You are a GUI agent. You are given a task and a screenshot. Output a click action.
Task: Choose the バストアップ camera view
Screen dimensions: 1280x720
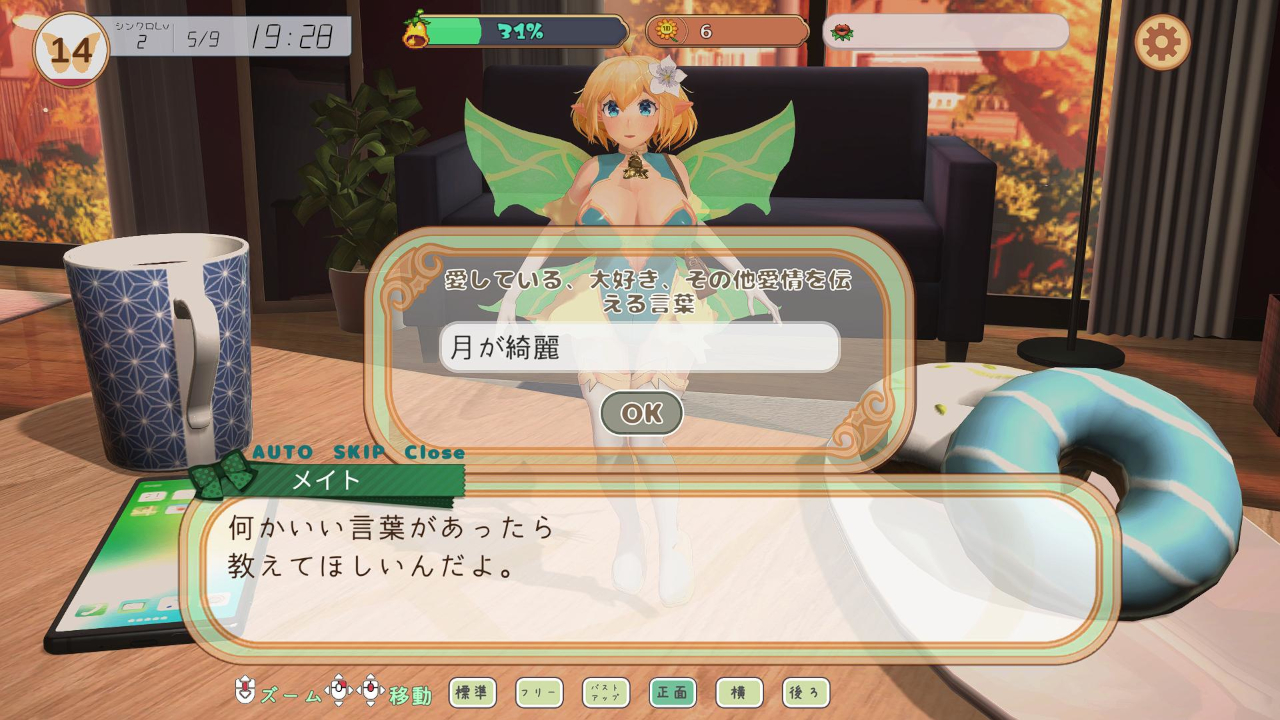point(606,692)
